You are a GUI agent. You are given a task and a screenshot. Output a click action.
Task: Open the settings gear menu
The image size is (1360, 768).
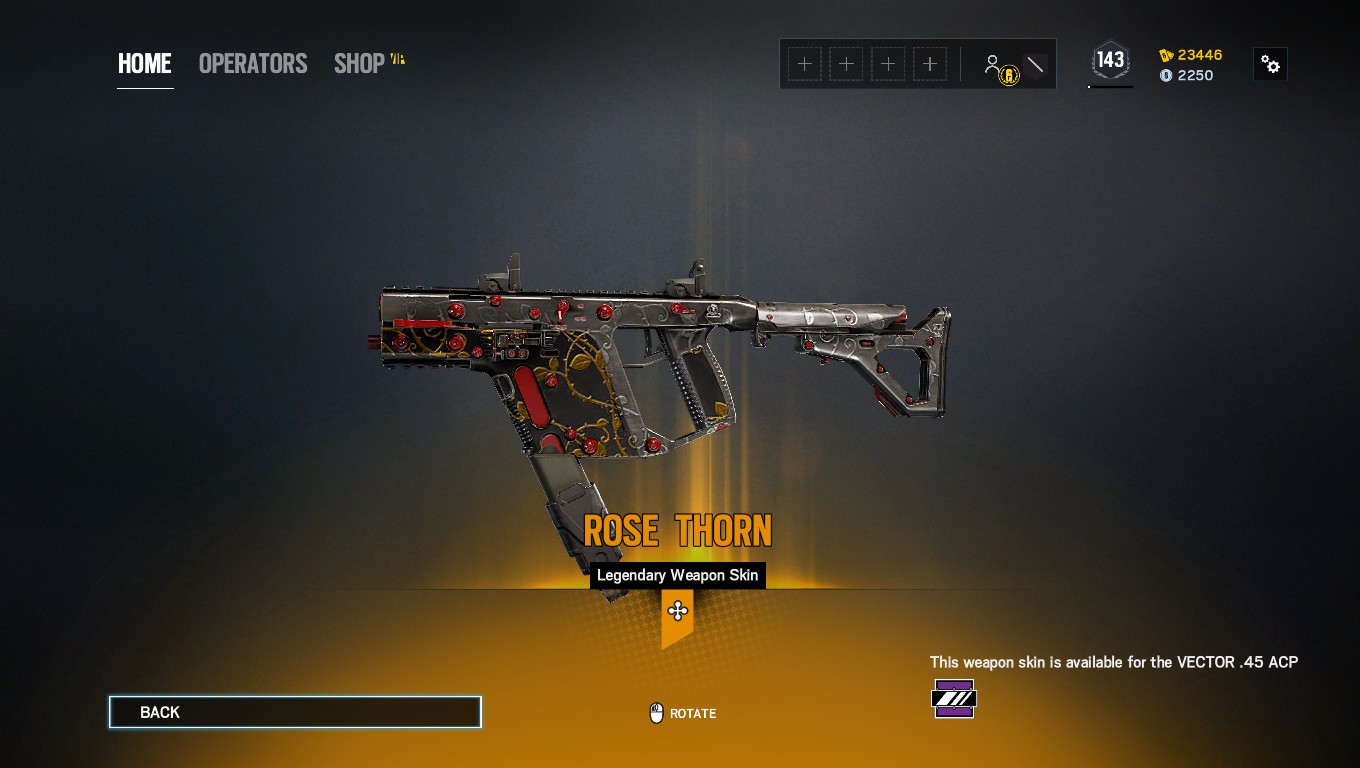click(1270, 63)
